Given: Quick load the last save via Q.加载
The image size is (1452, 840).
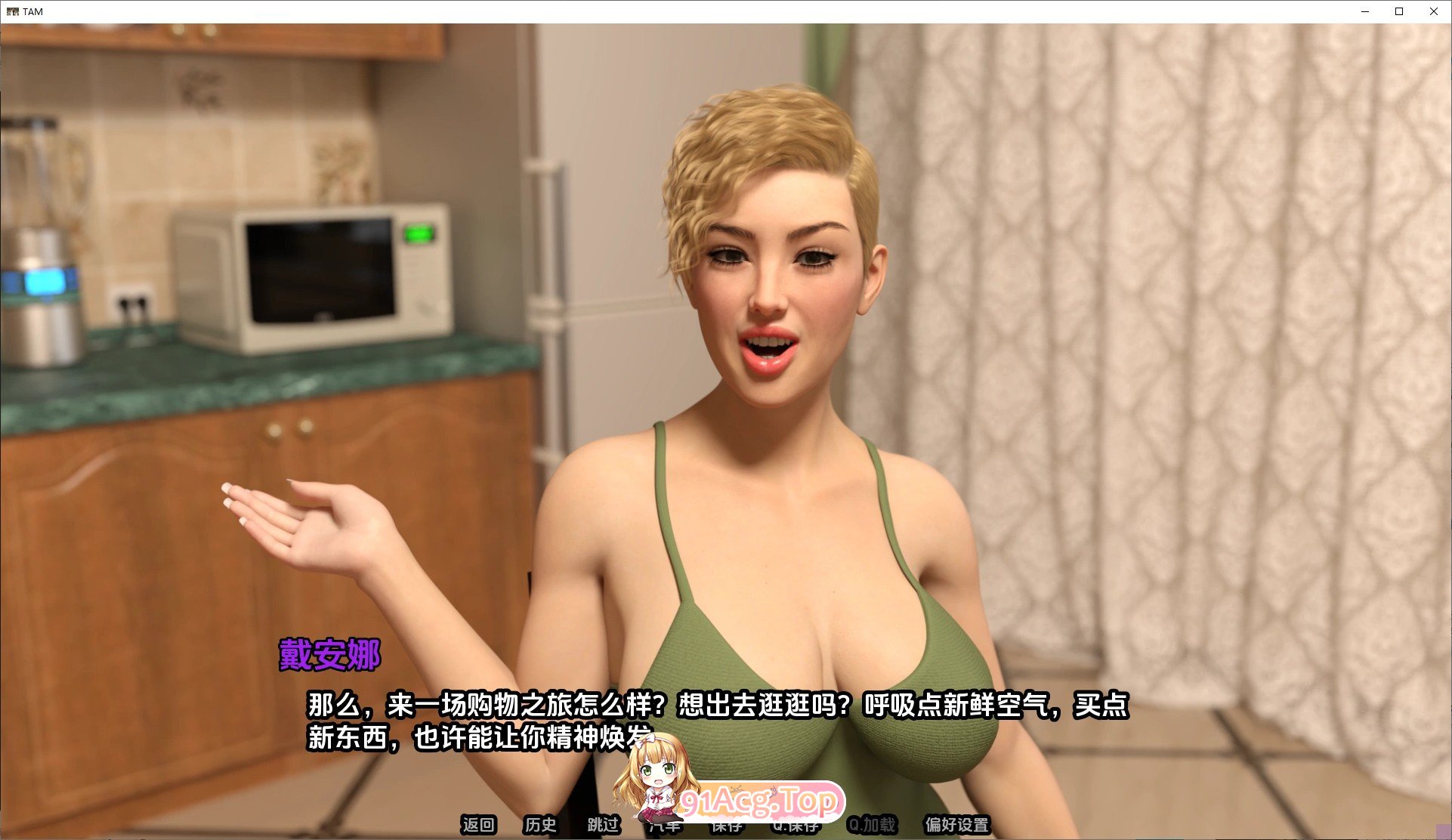Looking at the screenshot, I should (x=873, y=826).
